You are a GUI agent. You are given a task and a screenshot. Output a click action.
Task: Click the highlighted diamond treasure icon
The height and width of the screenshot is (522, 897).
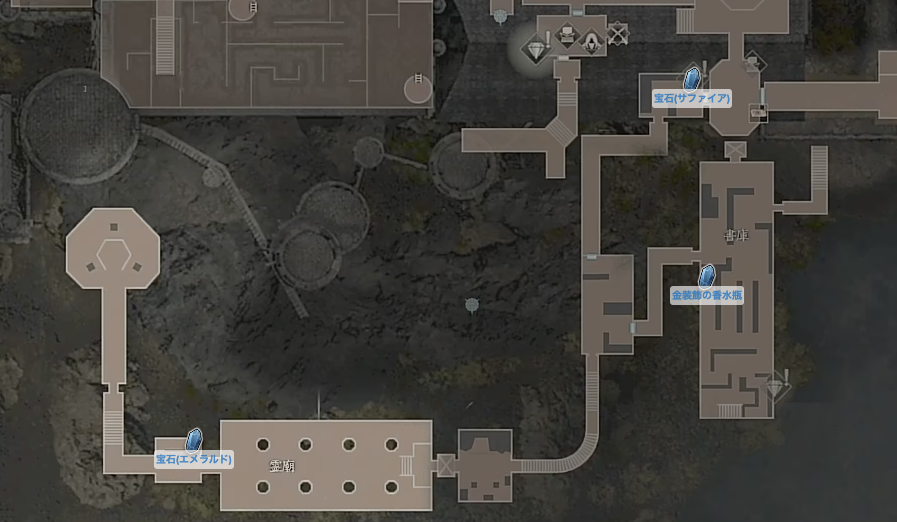click(536, 47)
